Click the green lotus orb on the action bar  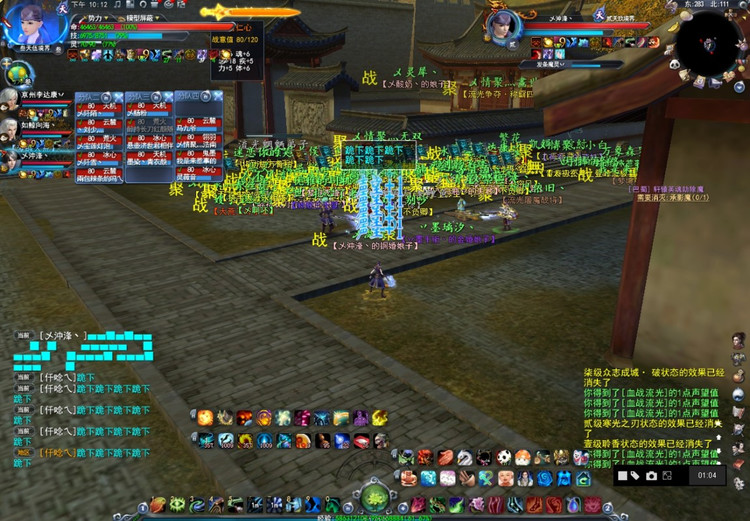point(376,496)
